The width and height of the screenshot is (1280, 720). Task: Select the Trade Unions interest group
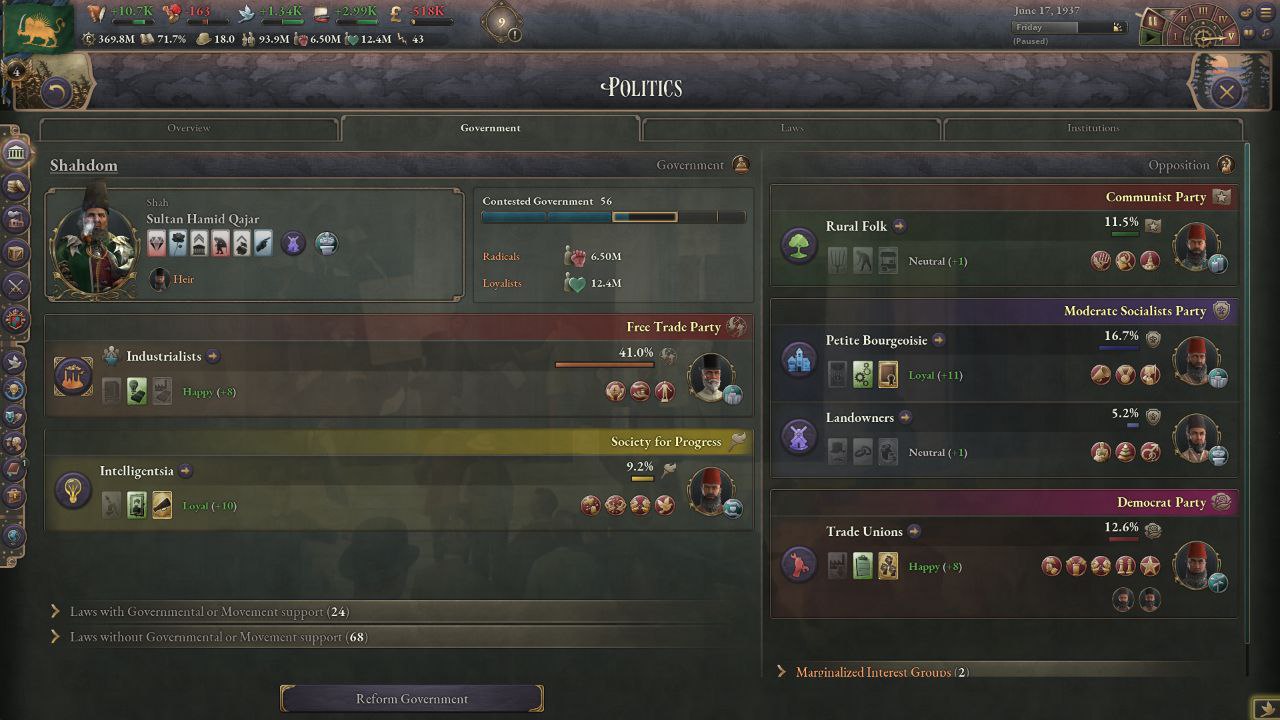[864, 531]
